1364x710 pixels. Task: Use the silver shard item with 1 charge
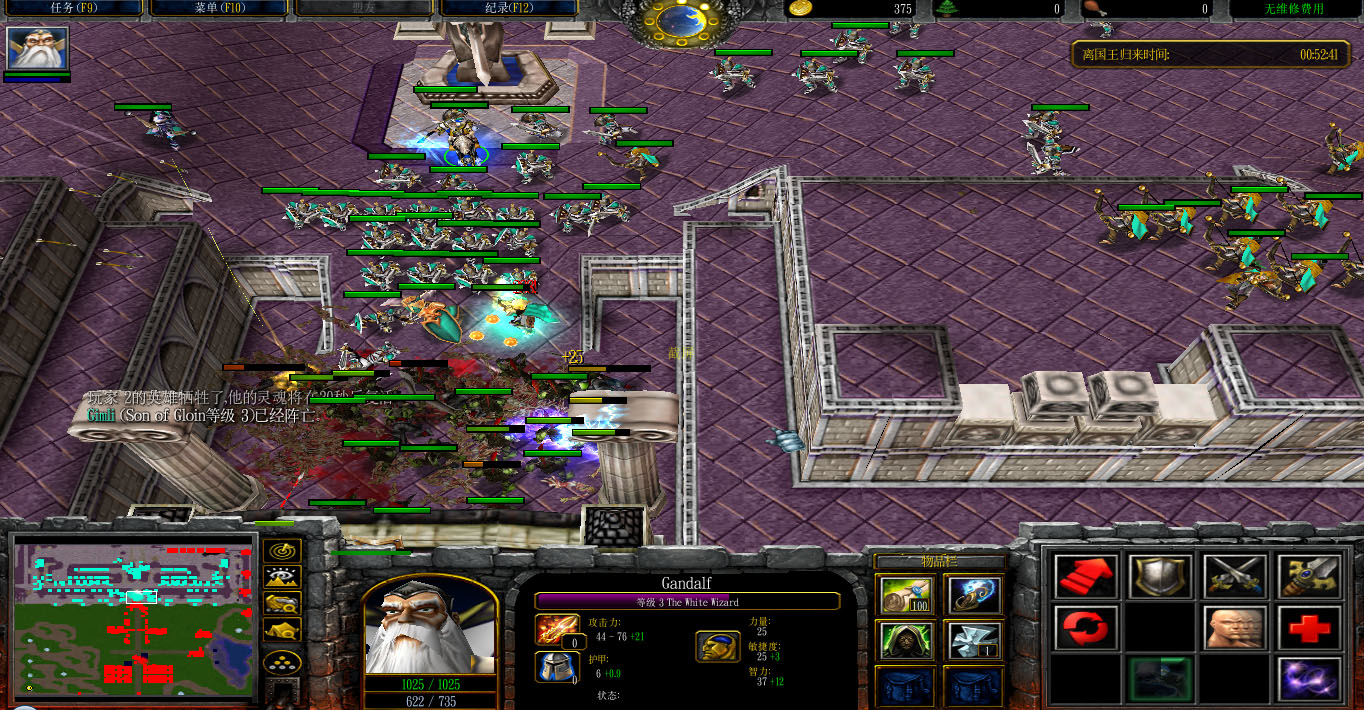(974, 640)
